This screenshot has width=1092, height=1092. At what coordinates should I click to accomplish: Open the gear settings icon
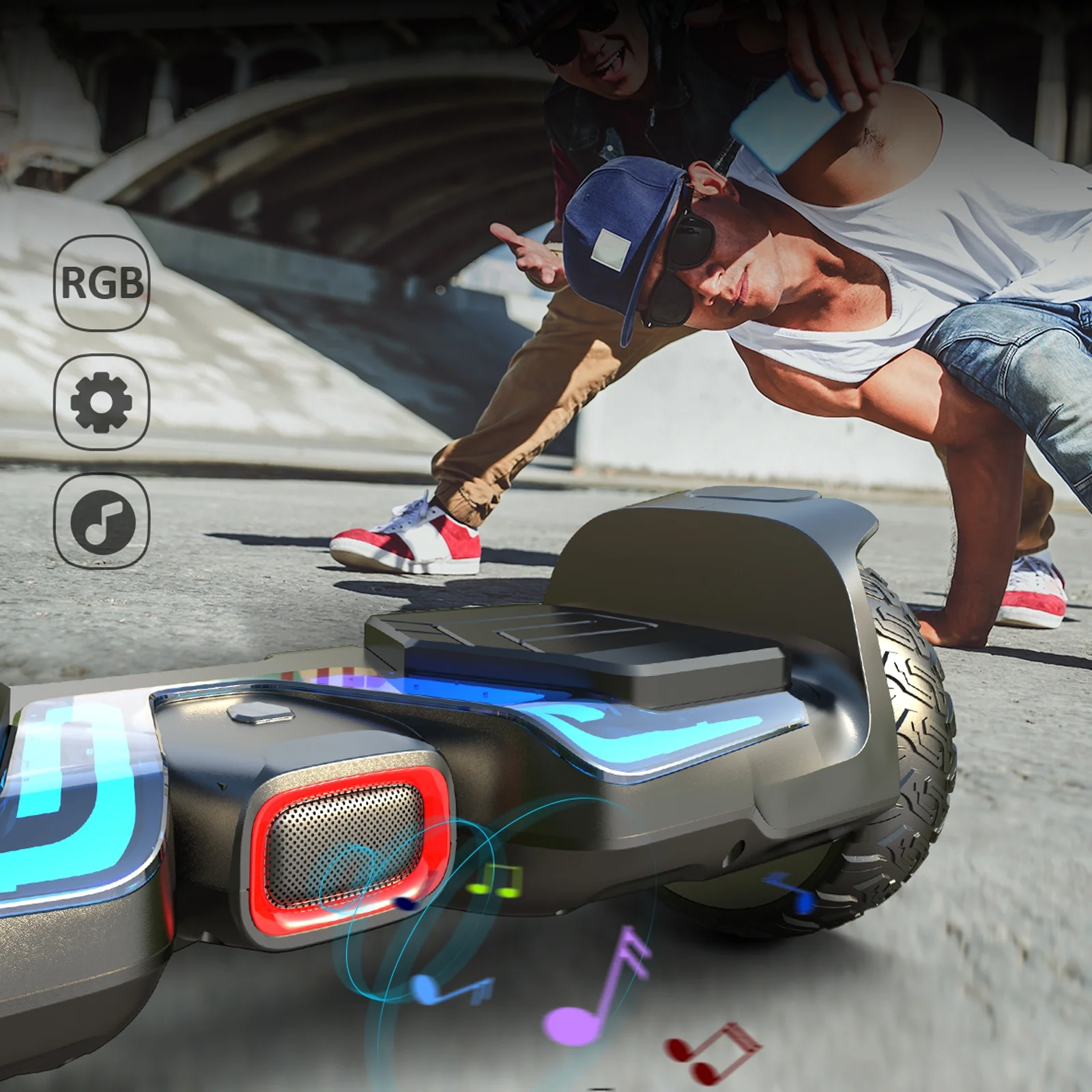[x=101, y=402]
